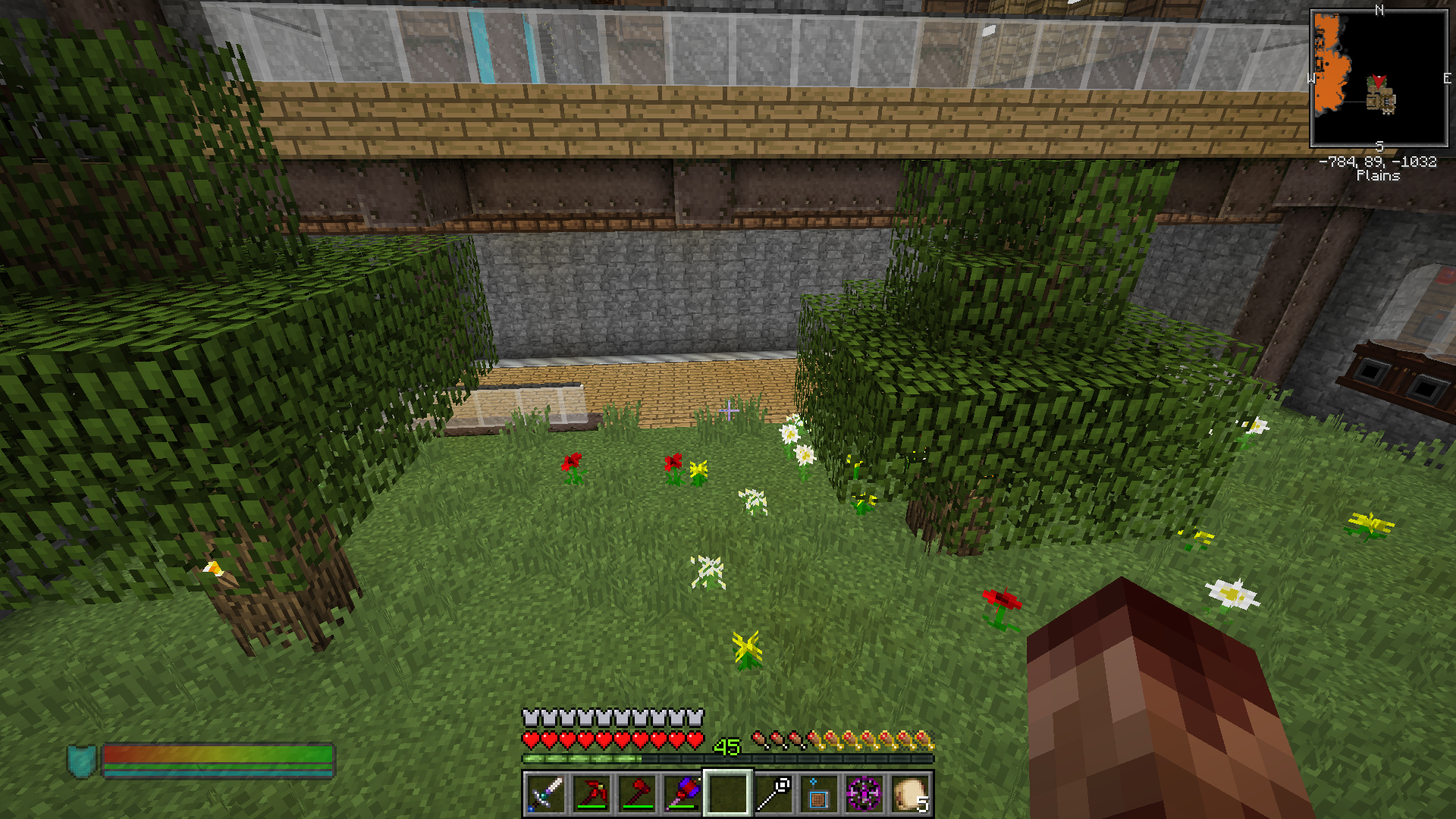
Task: Select the blue-framed crate device slot
Action: (818, 794)
